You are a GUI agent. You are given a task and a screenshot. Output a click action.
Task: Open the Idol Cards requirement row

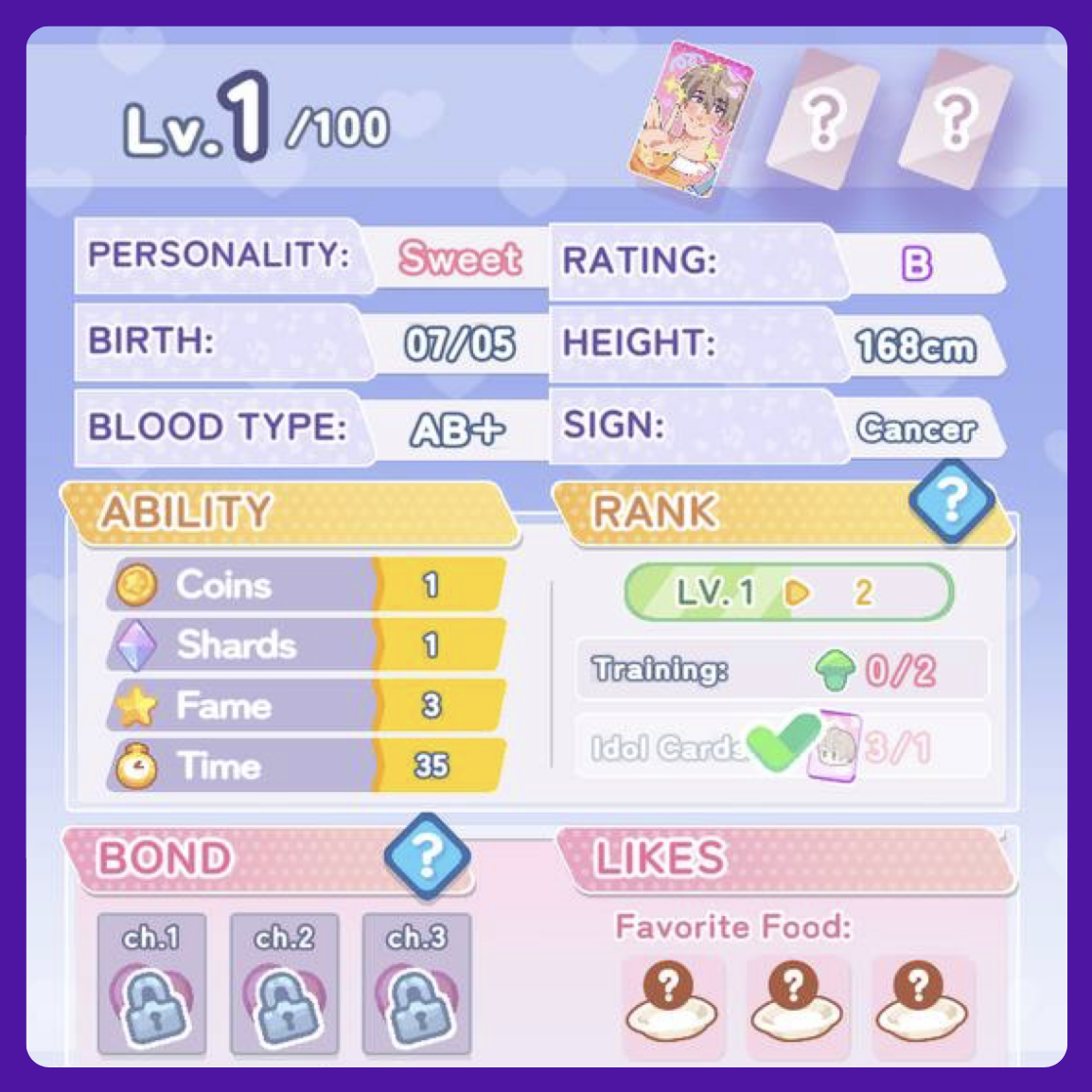tap(782, 748)
